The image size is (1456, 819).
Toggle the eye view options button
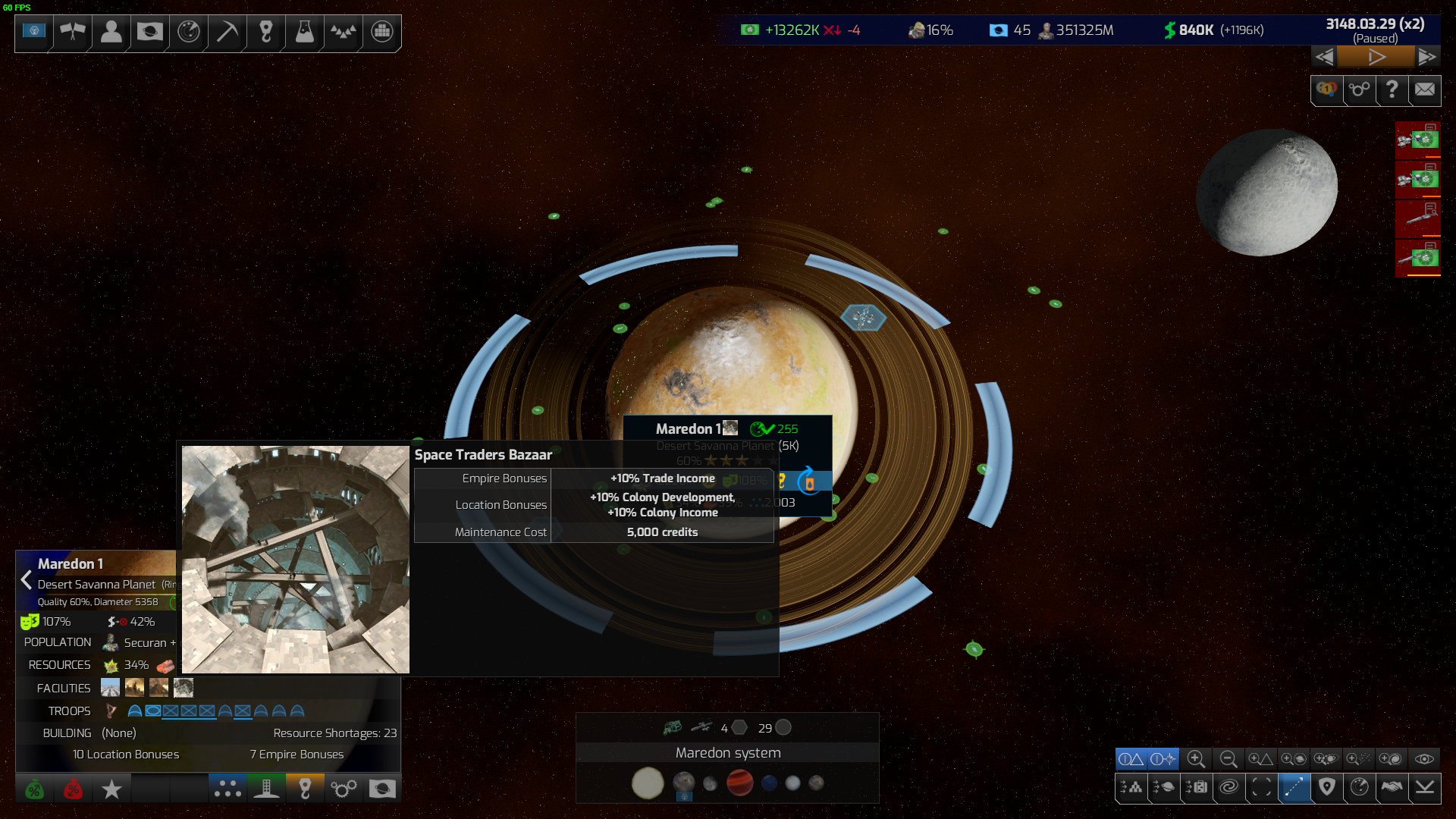[1424, 759]
